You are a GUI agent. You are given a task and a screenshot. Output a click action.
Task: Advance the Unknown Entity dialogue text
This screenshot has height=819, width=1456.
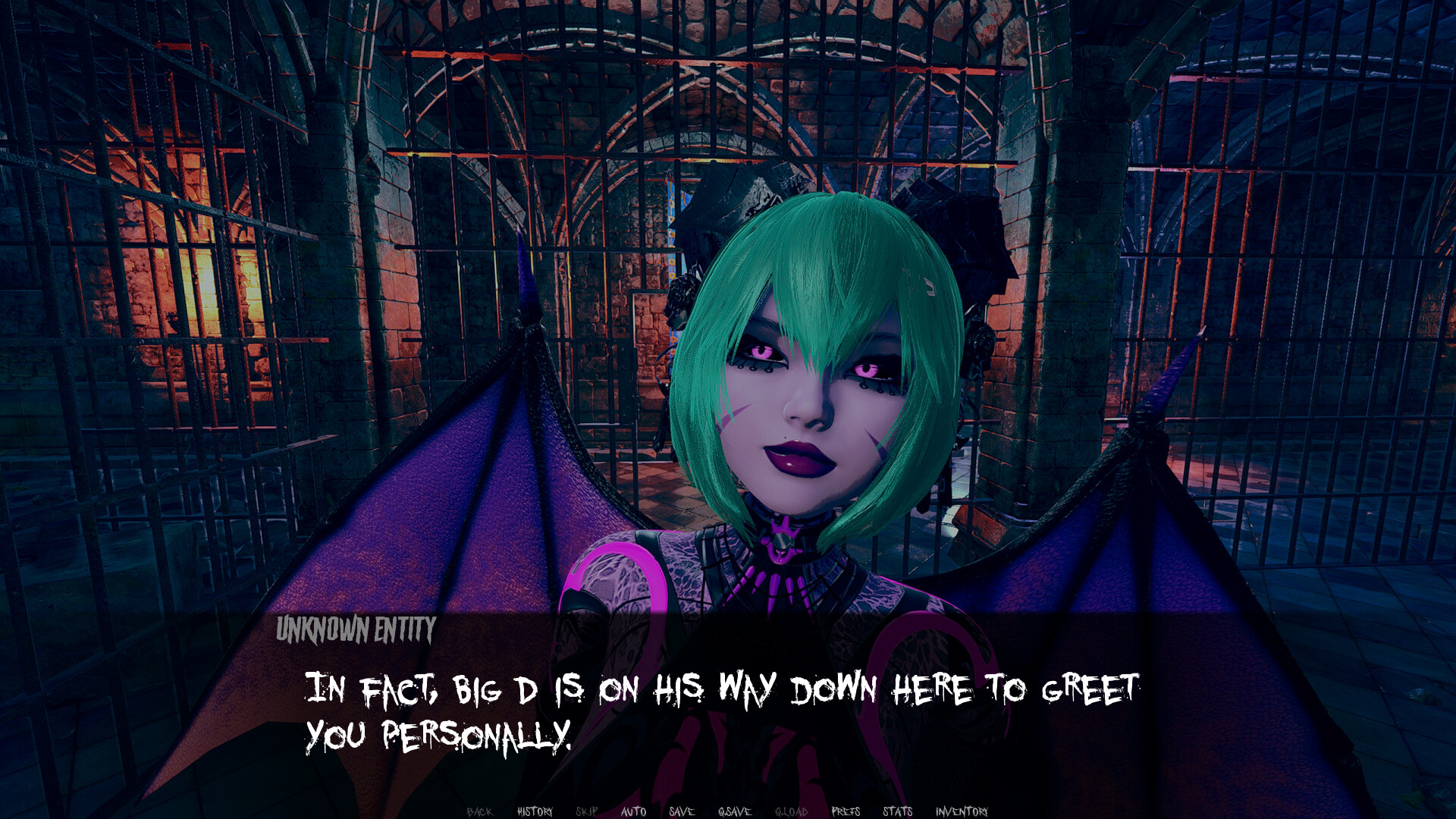click(720, 711)
